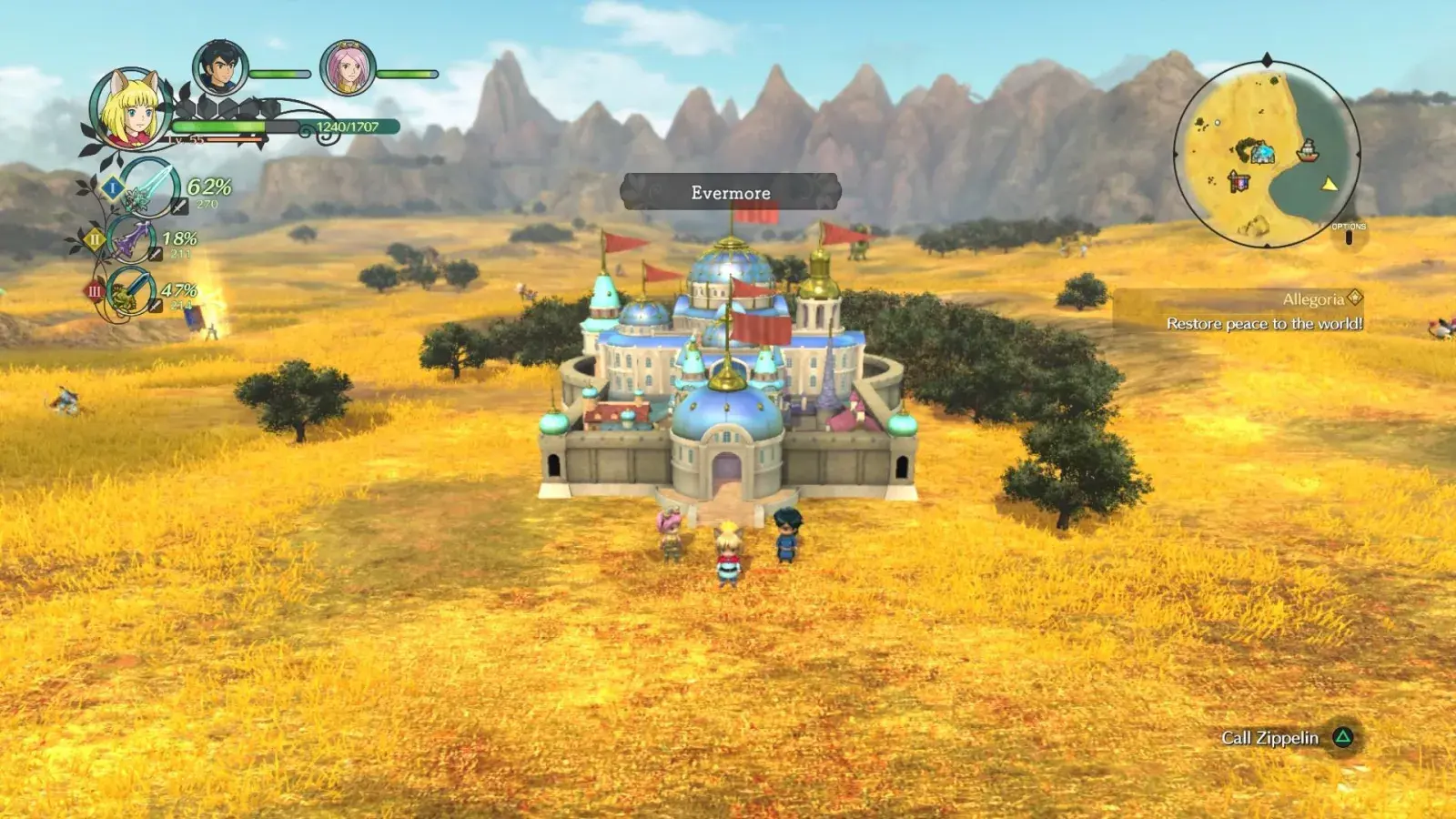Pick weapon slot III at 47%
This screenshot has width=1456, height=819.
pyautogui.click(x=130, y=292)
